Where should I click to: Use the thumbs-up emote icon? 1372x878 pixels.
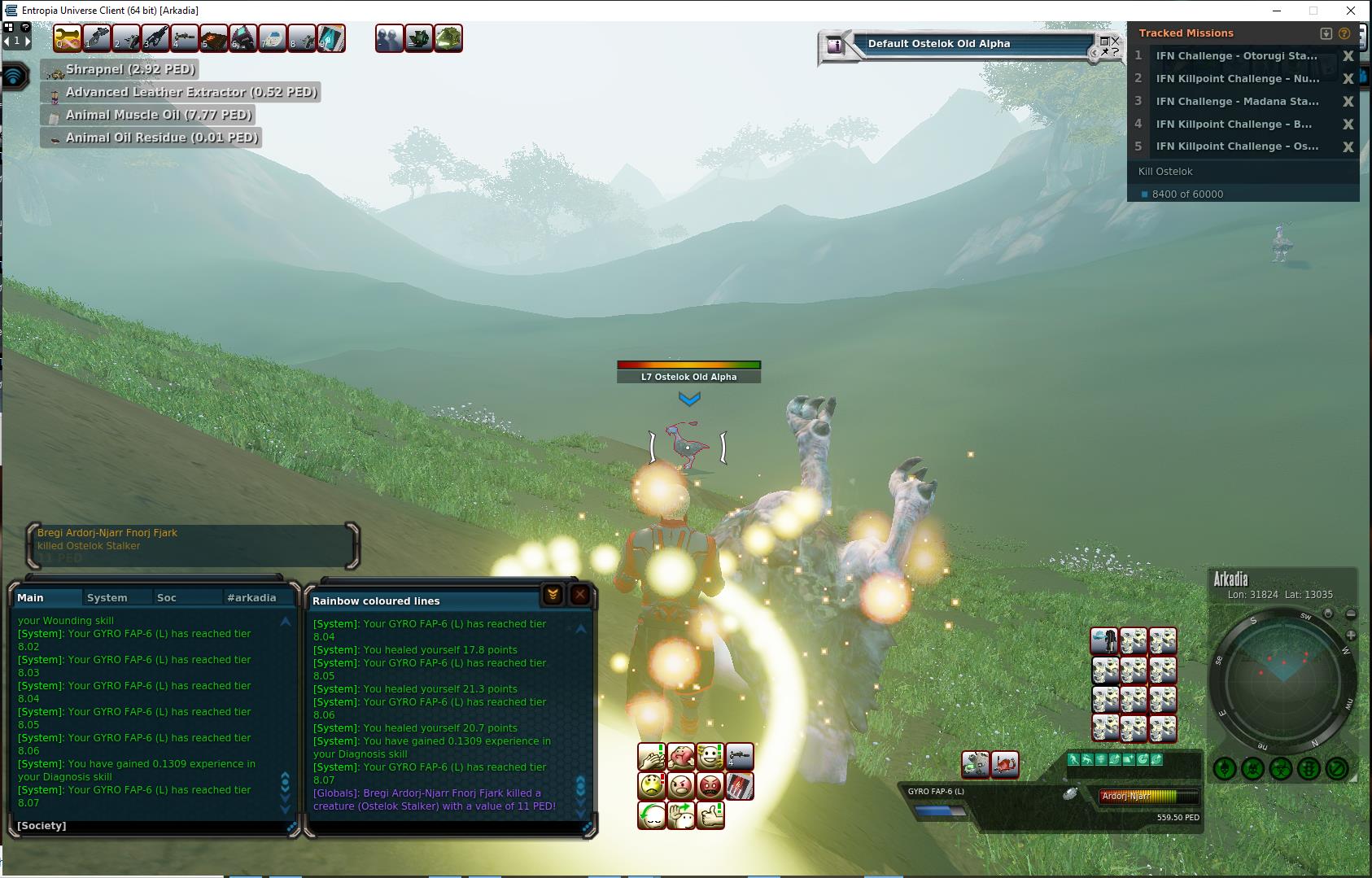[710, 815]
